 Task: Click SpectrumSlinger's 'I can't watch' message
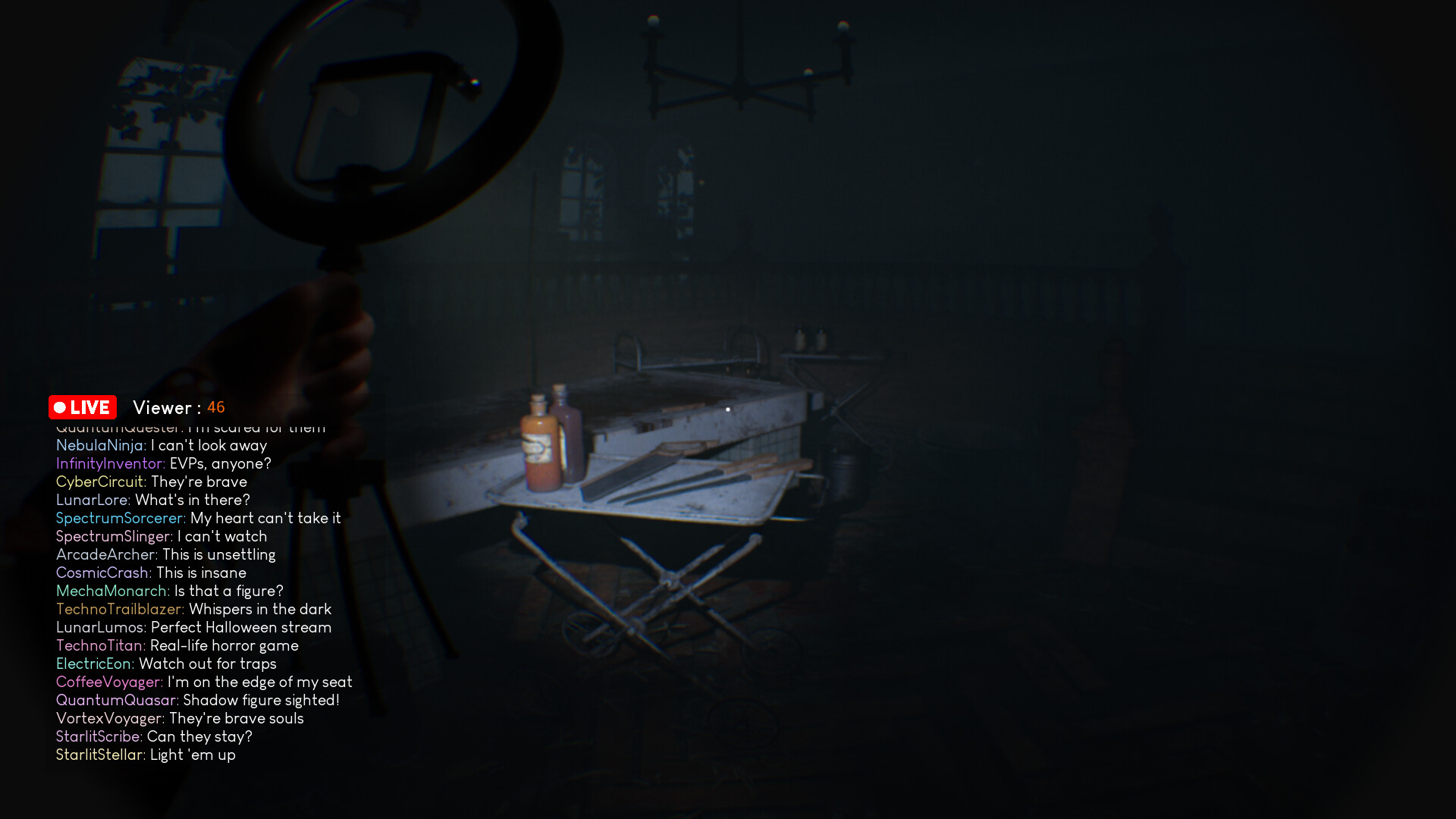[x=221, y=536]
